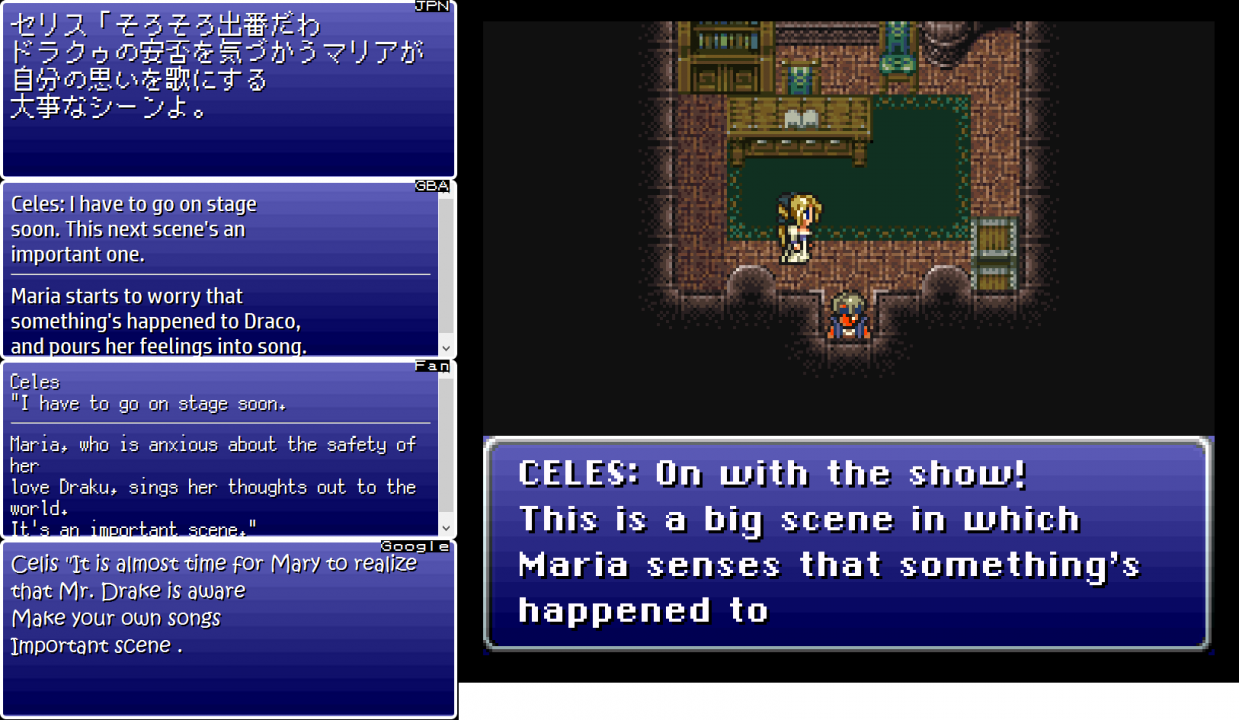Click the GBA translation panel's scroll-down arrow
This screenshot has width=1239, height=720.
click(x=446, y=349)
